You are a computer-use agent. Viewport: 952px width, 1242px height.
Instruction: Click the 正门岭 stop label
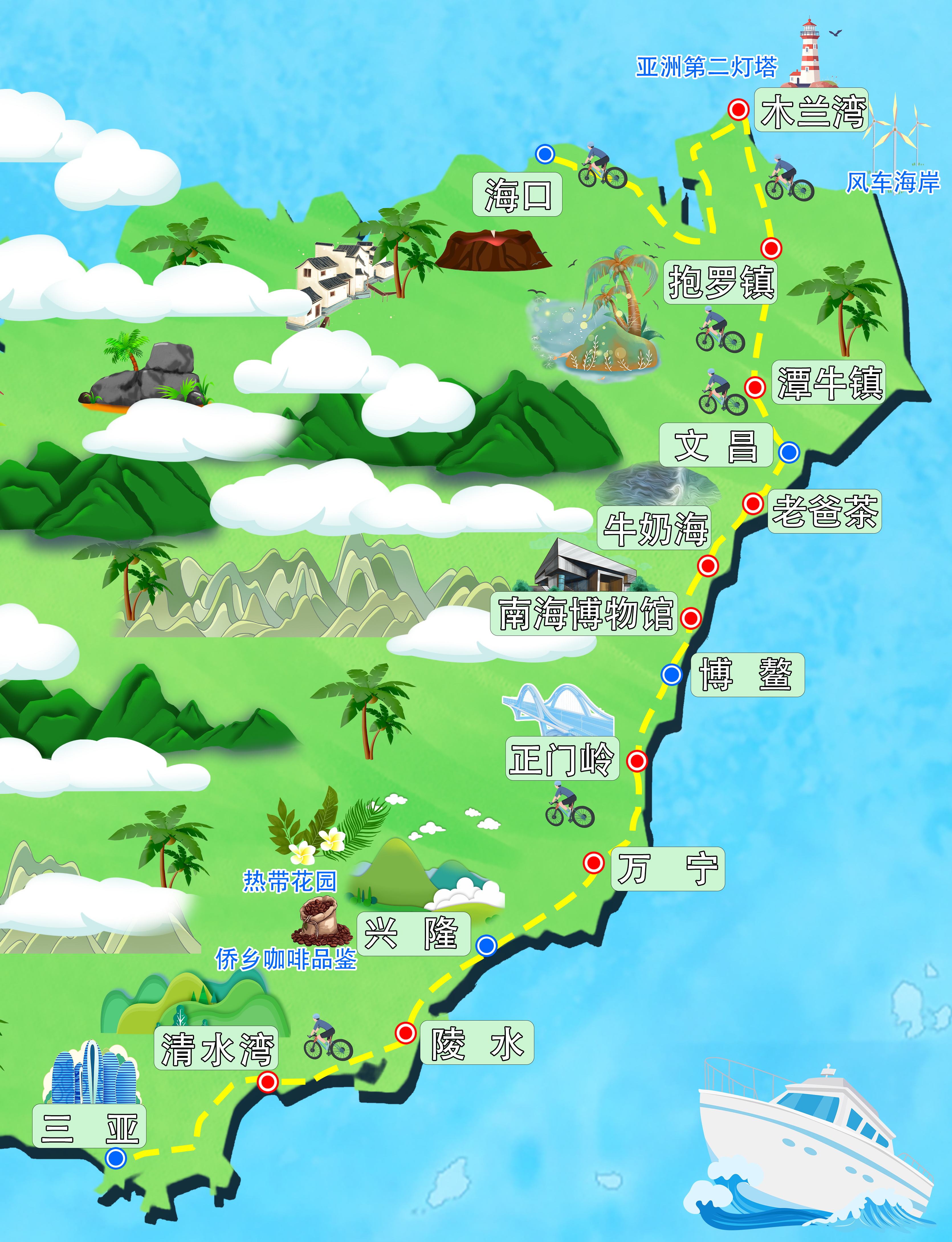tap(562, 759)
